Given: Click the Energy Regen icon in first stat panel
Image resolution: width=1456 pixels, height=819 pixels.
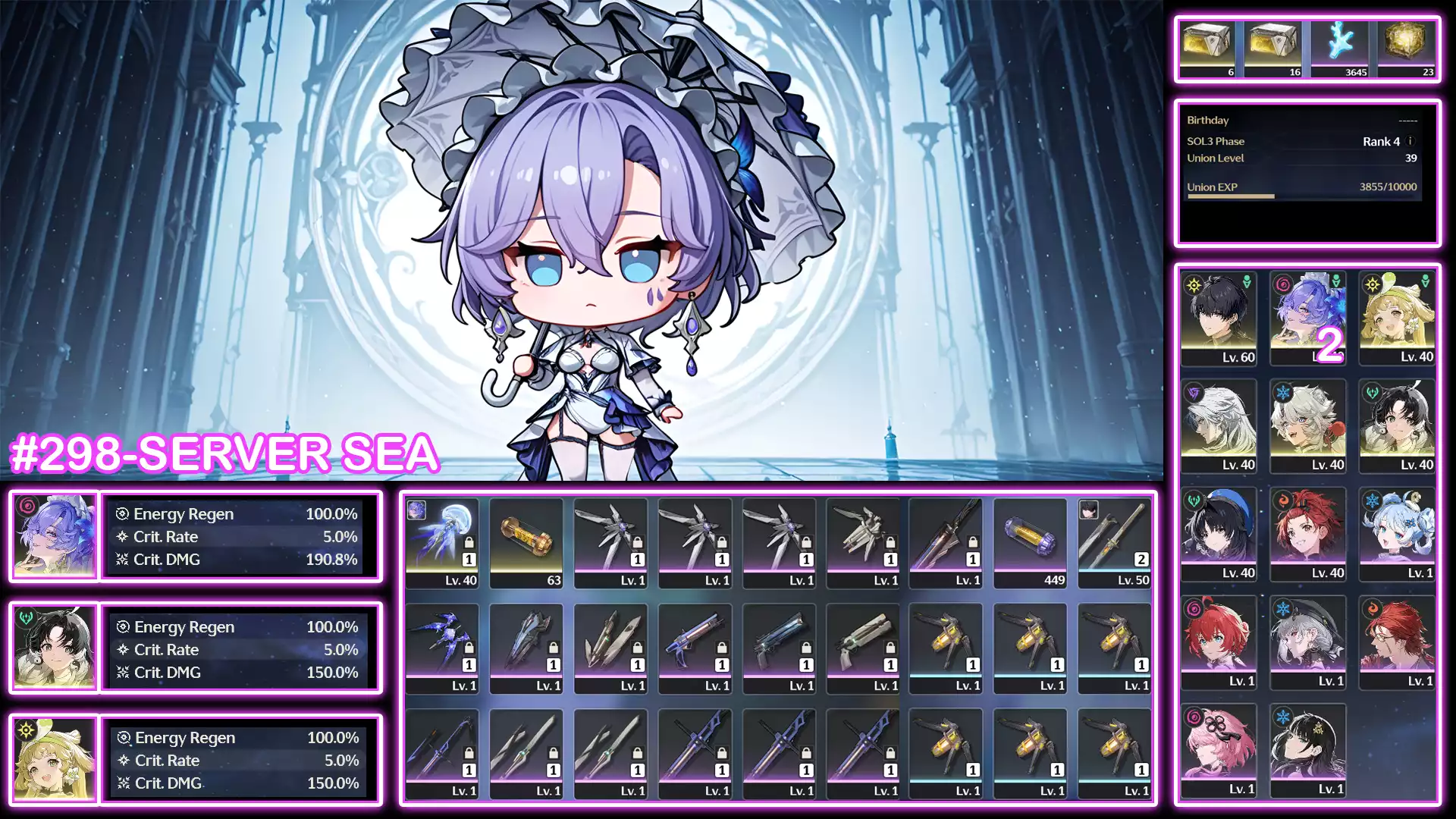Looking at the screenshot, I should 122,514.
